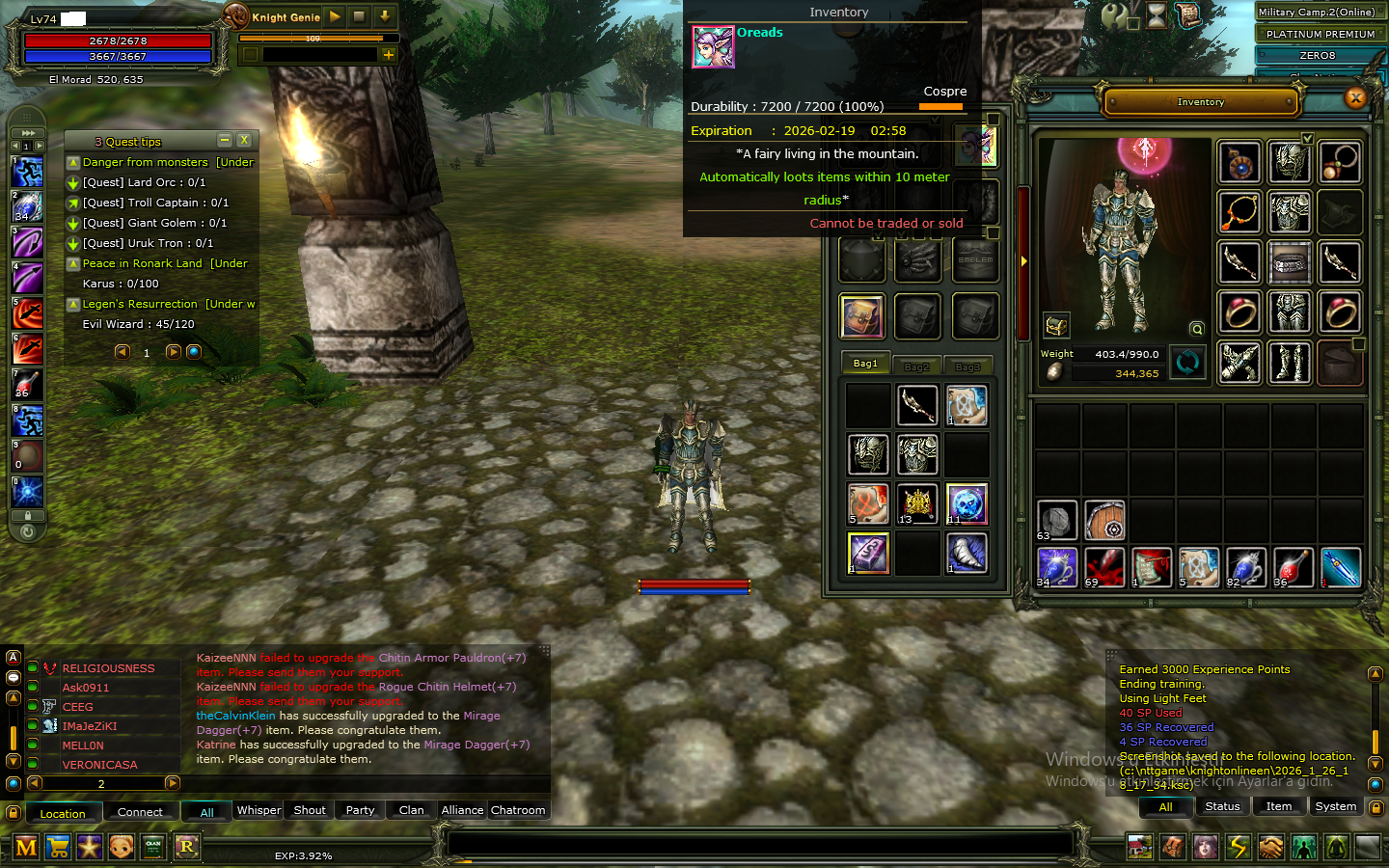The image size is (1389, 868).
Task: Open the backpack inventory icon
Action: (x=1173, y=846)
